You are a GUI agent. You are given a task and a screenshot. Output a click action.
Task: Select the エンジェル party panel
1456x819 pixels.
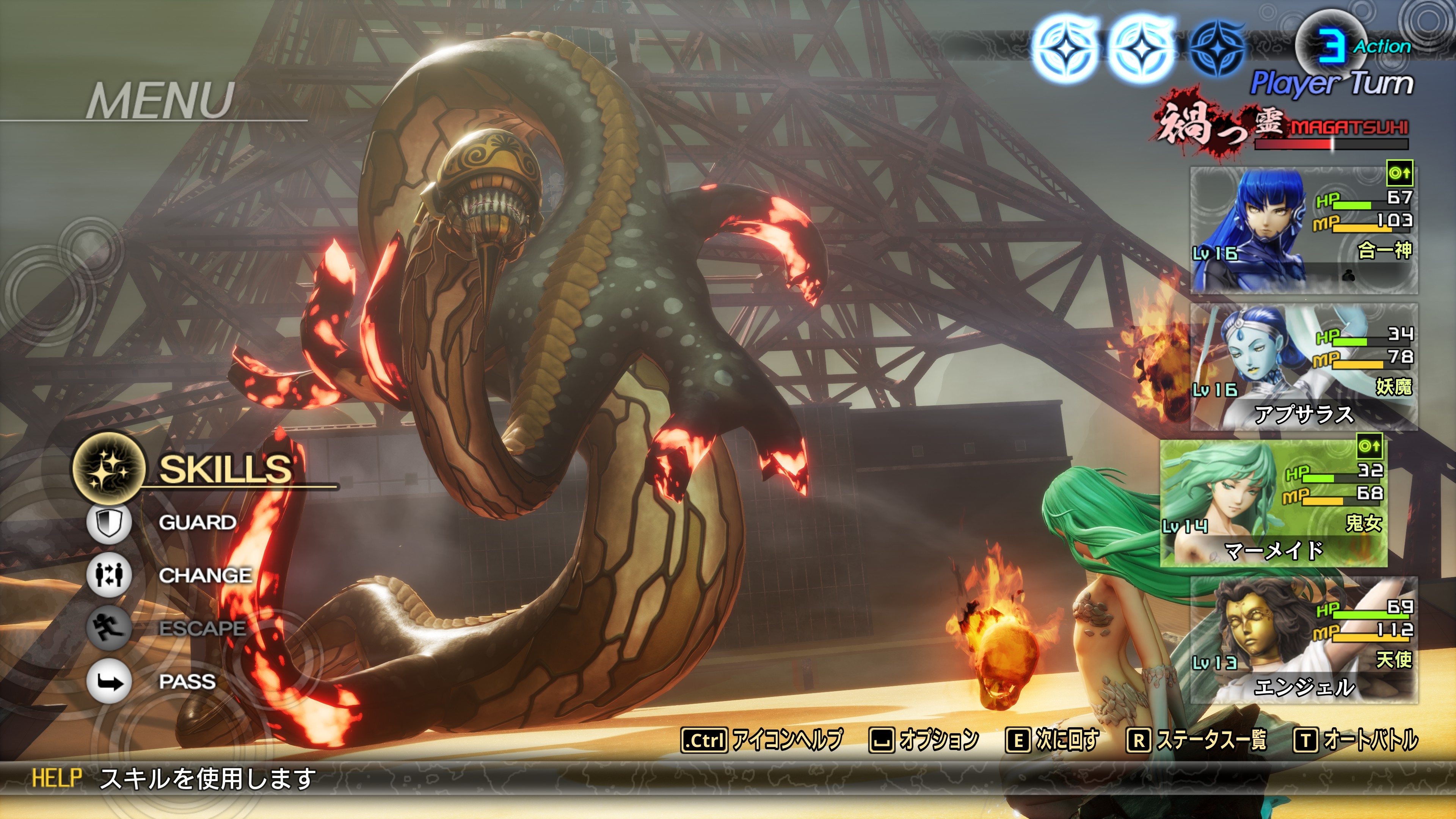[1304, 640]
